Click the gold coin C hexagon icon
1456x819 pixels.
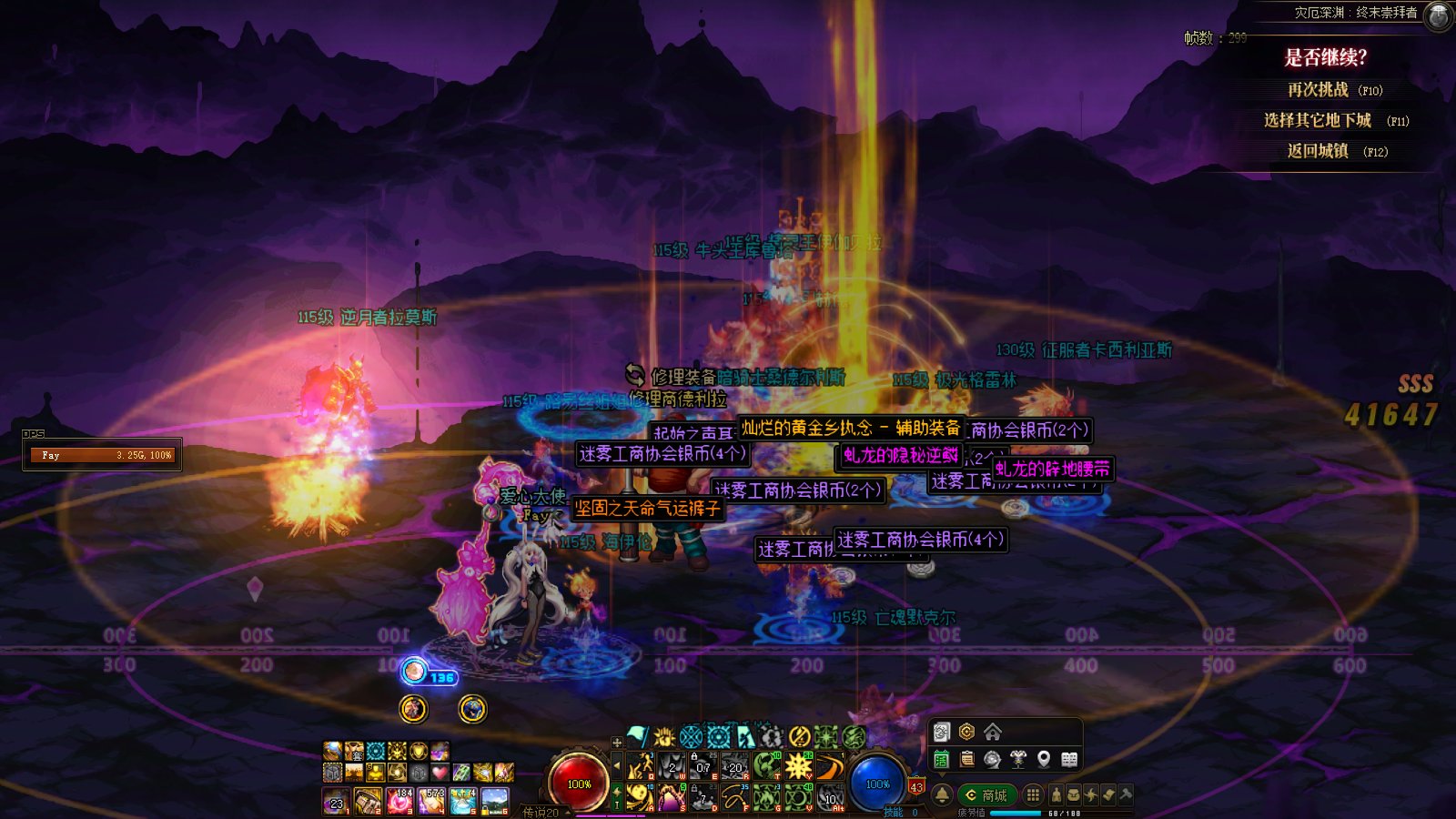click(966, 732)
